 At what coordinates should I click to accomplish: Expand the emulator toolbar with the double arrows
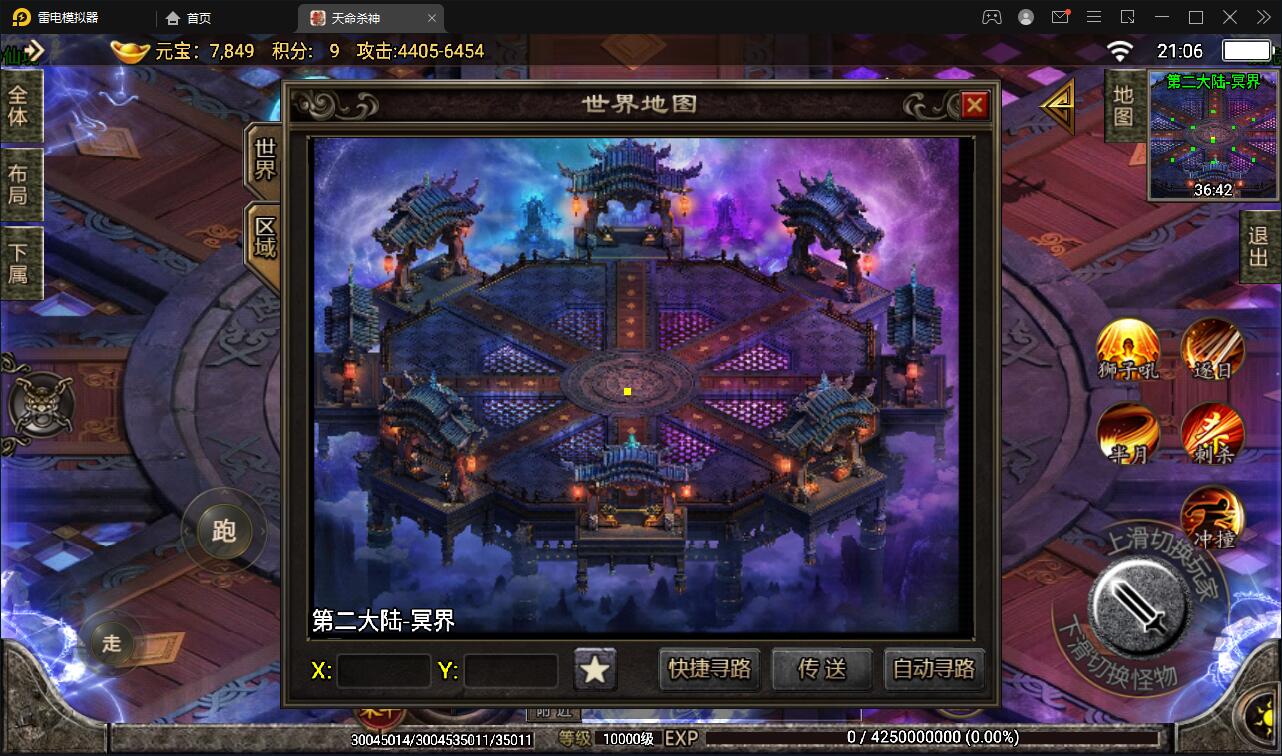pyautogui.click(x=1262, y=17)
